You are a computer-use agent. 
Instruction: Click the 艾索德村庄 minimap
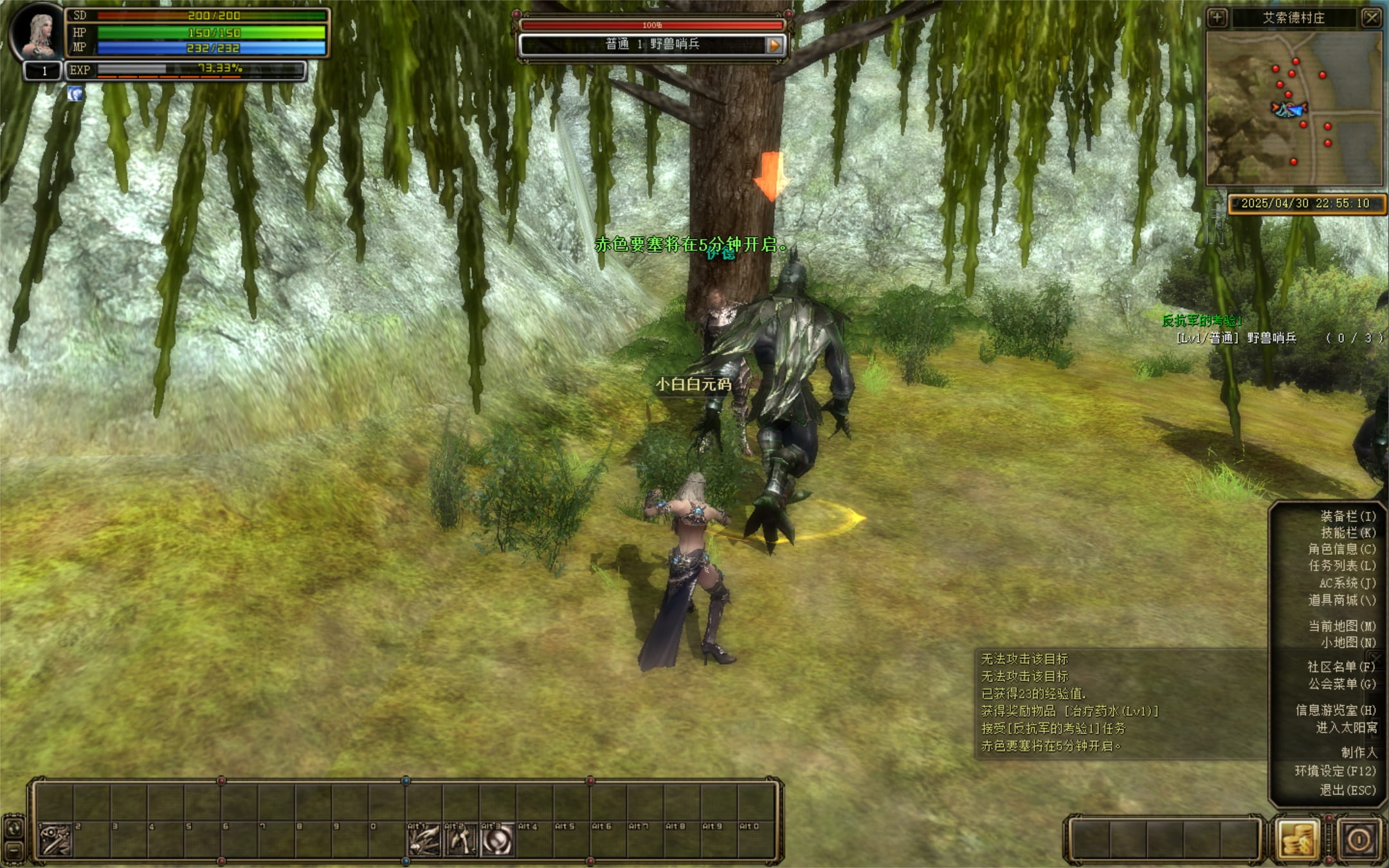(x=1294, y=108)
